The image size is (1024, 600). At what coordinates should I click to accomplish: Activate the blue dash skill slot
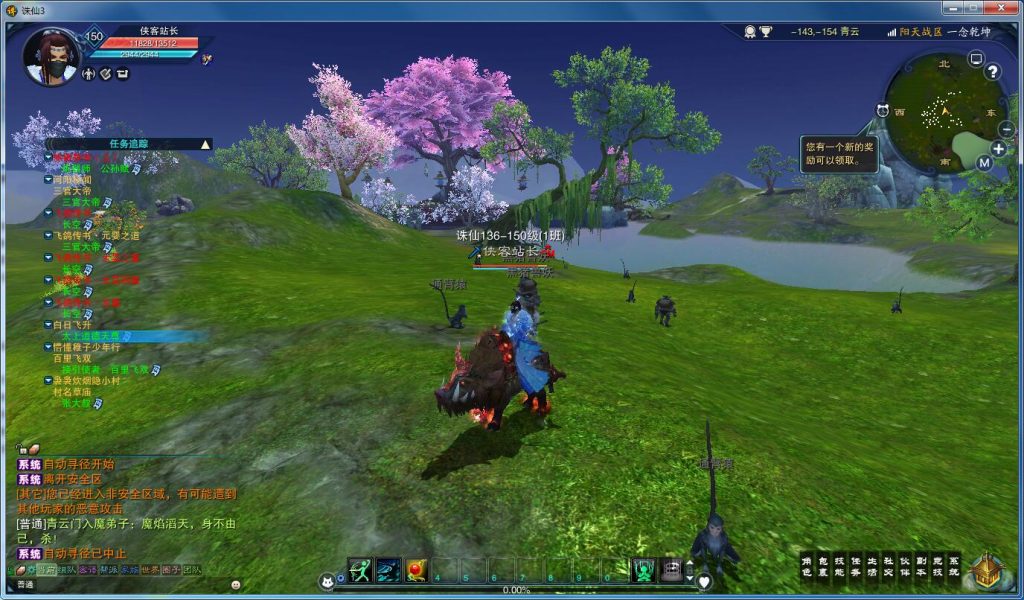388,570
